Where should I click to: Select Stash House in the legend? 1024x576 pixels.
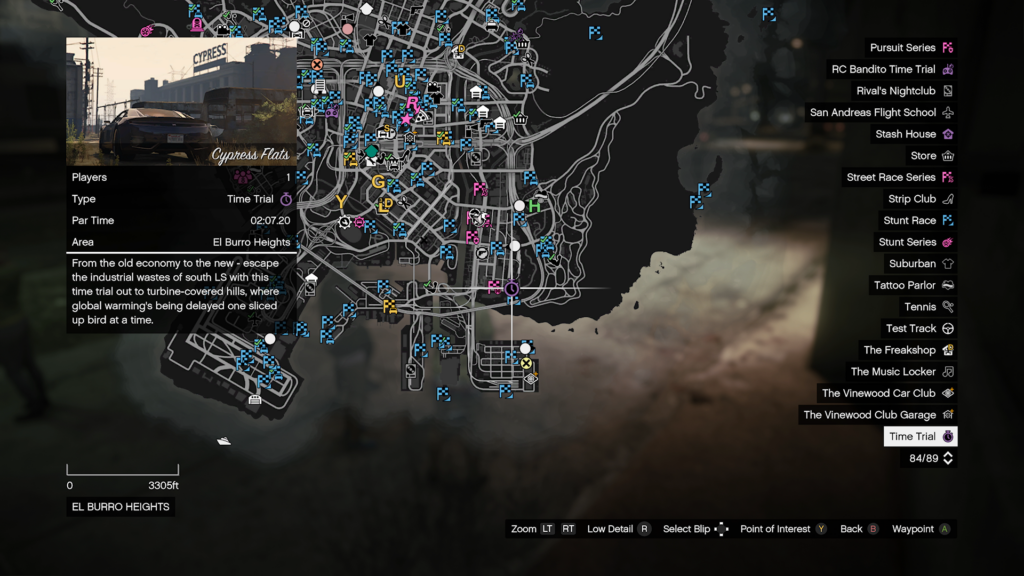coord(906,134)
